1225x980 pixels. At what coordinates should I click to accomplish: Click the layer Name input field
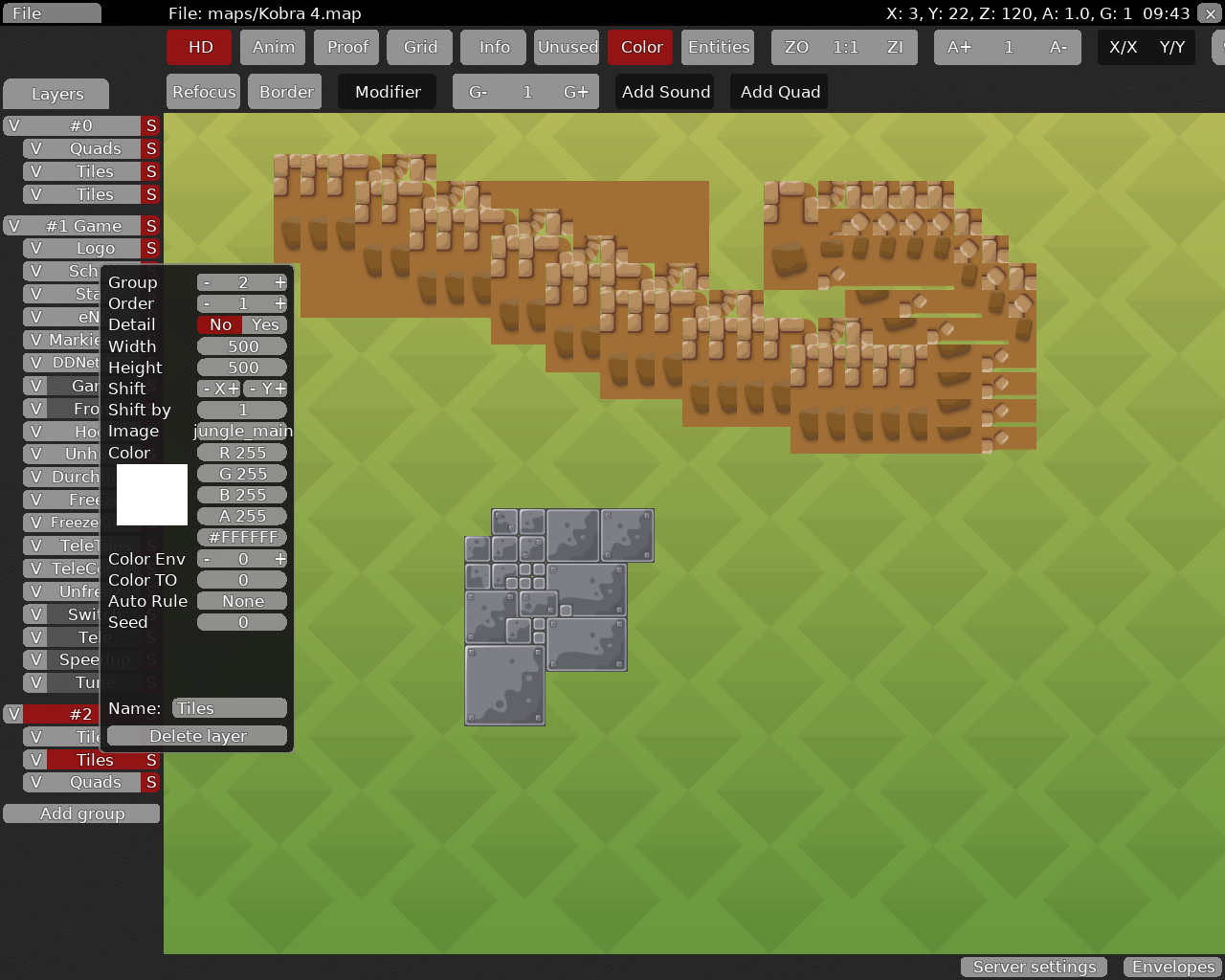pyautogui.click(x=228, y=707)
